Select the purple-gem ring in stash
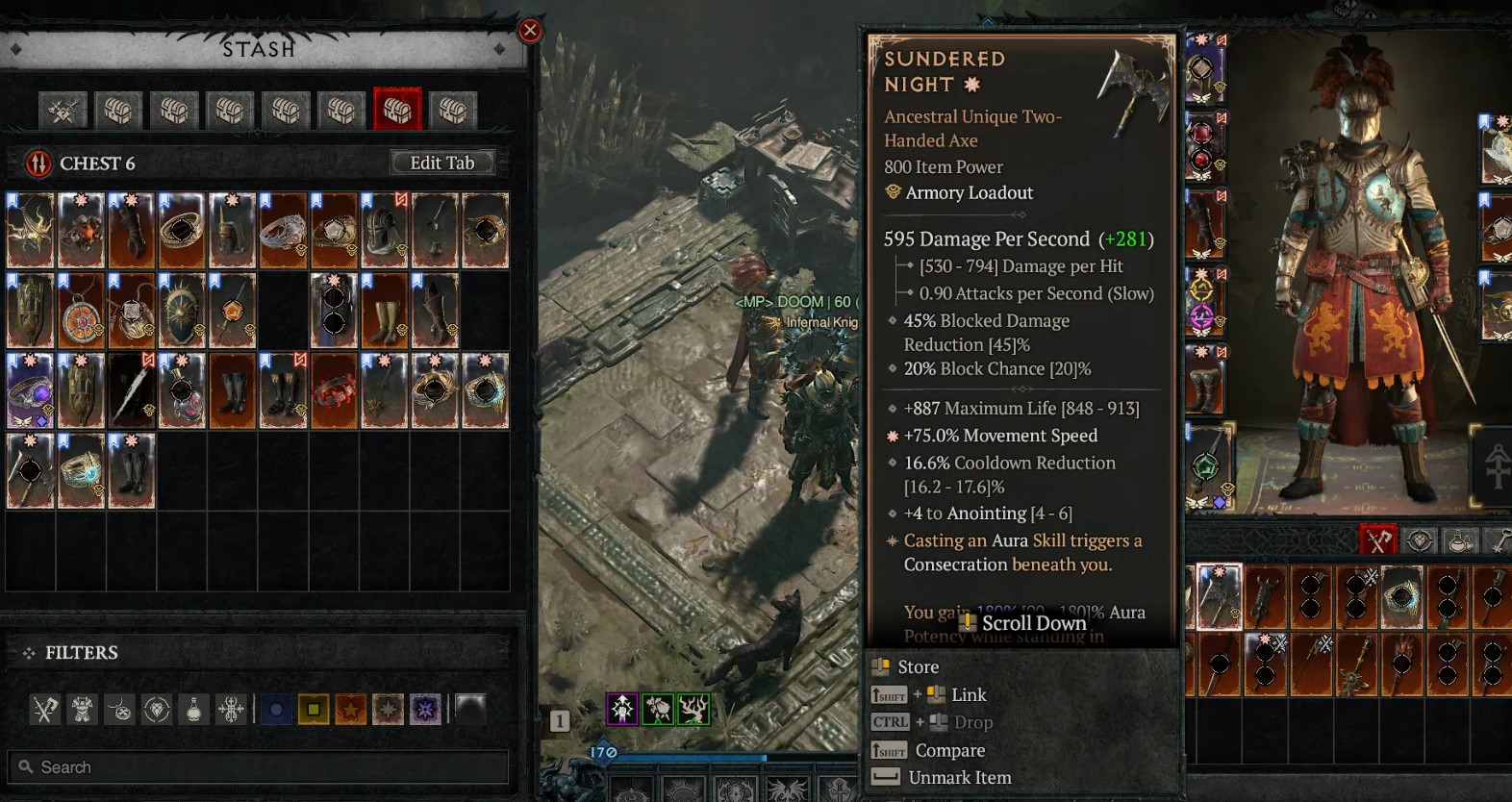 coord(30,390)
